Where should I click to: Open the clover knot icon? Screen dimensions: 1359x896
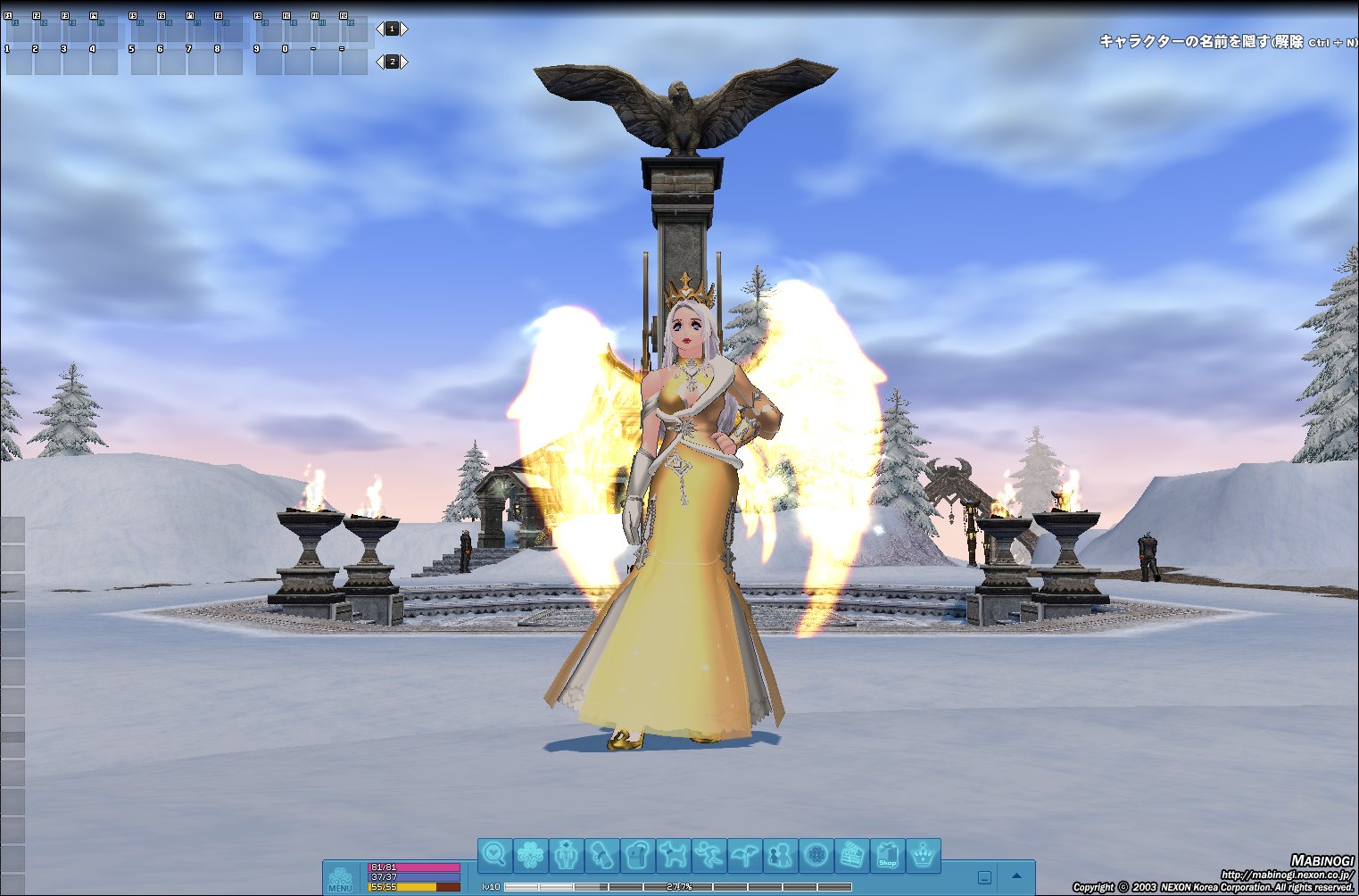click(530, 855)
